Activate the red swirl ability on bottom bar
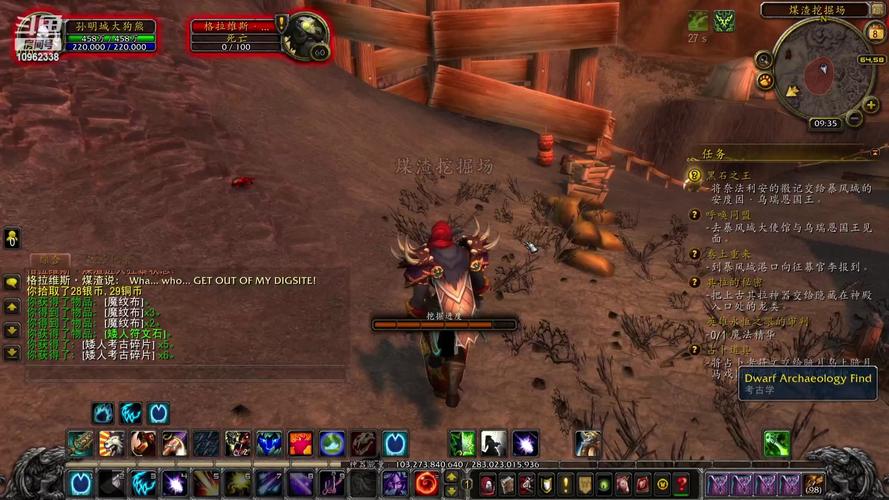Viewport: 889px width, 500px height. coord(427,484)
